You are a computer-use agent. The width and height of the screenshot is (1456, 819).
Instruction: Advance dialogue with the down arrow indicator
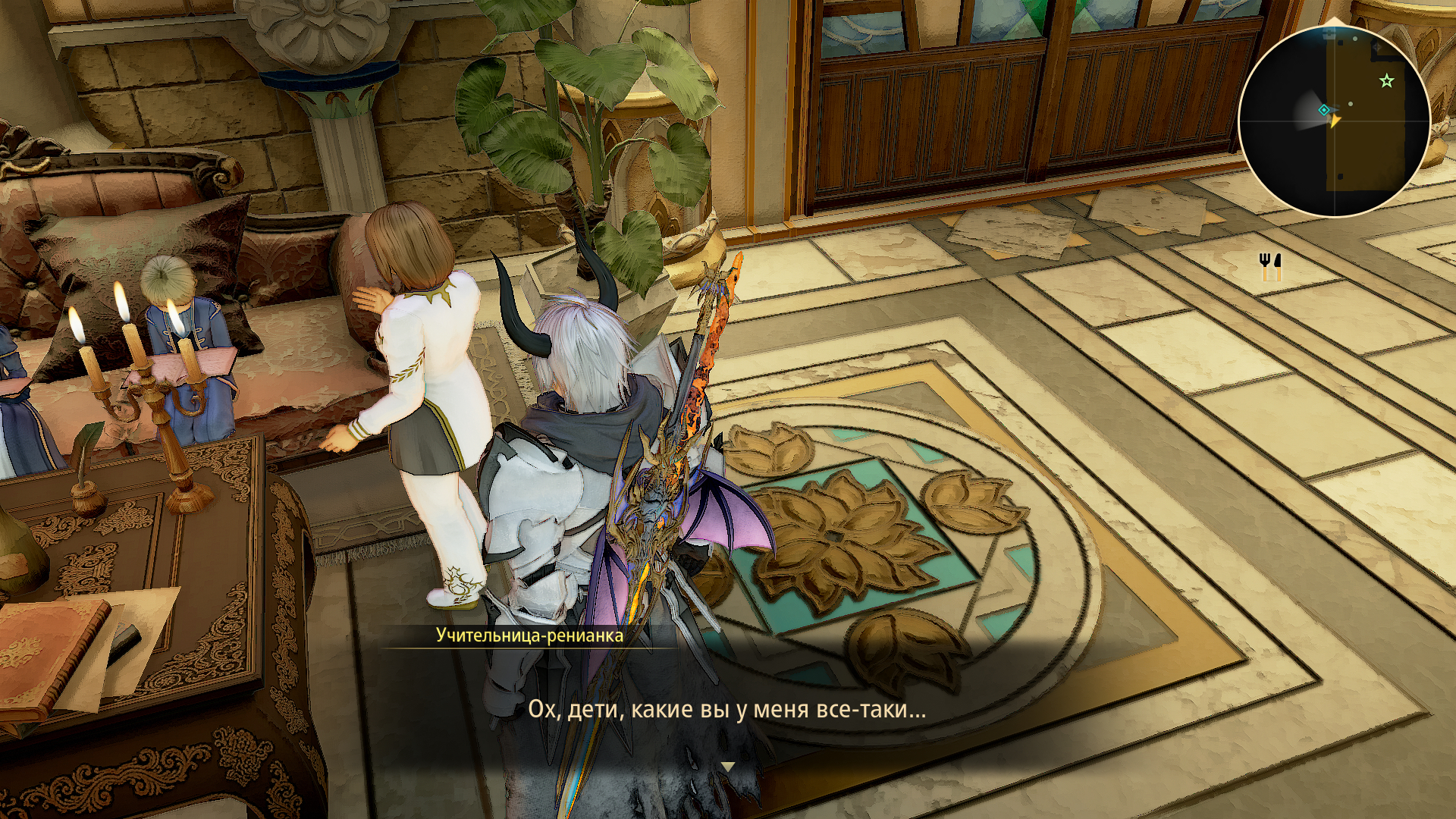728,767
